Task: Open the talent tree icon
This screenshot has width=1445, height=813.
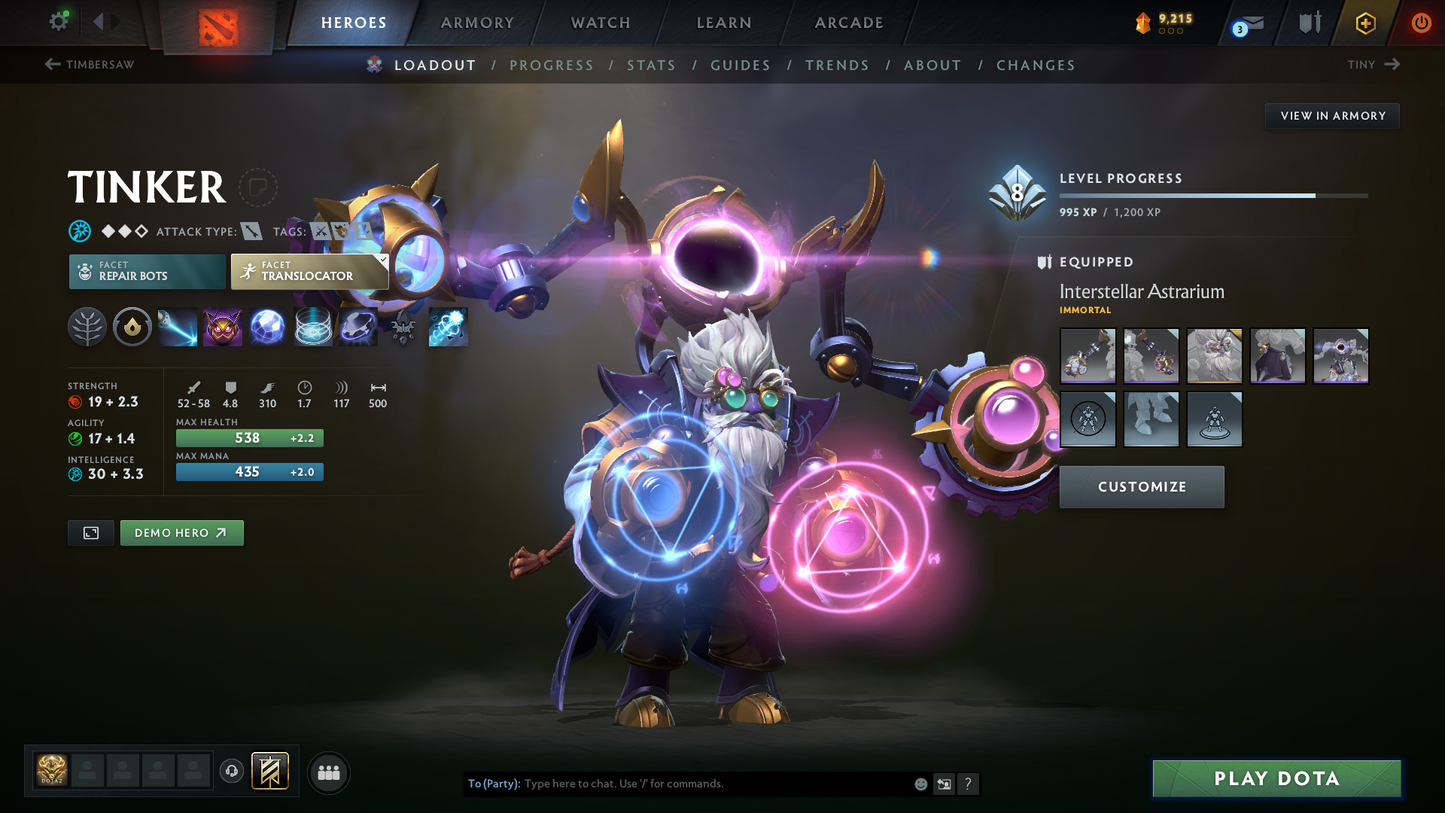Action: pyautogui.click(x=87, y=327)
